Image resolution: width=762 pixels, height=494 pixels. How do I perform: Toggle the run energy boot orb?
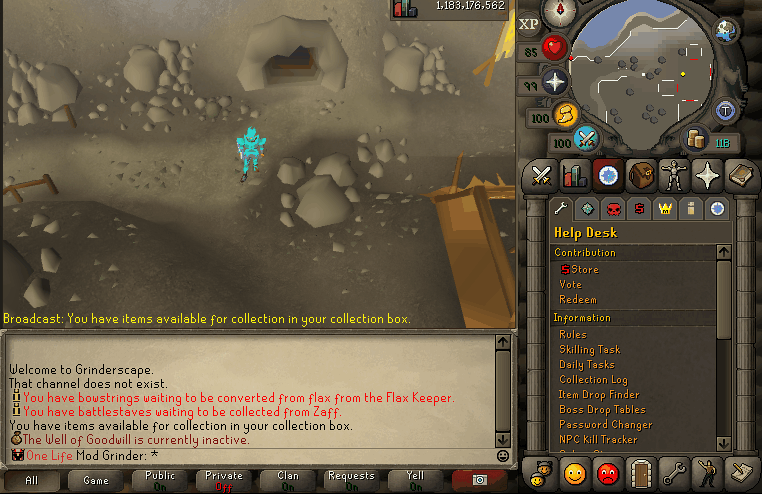[567, 114]
